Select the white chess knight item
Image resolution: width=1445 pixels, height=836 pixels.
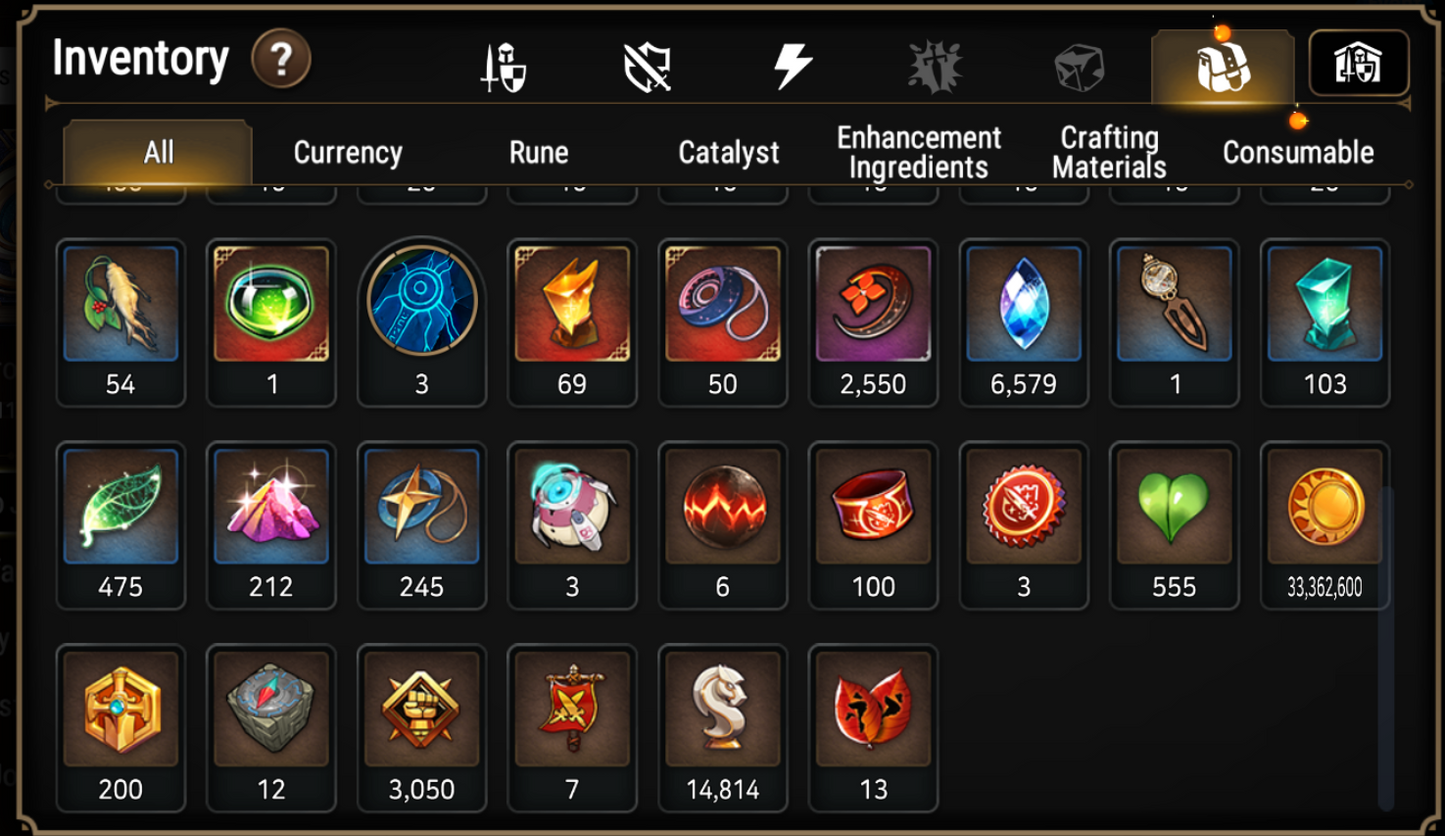point(723,712)
